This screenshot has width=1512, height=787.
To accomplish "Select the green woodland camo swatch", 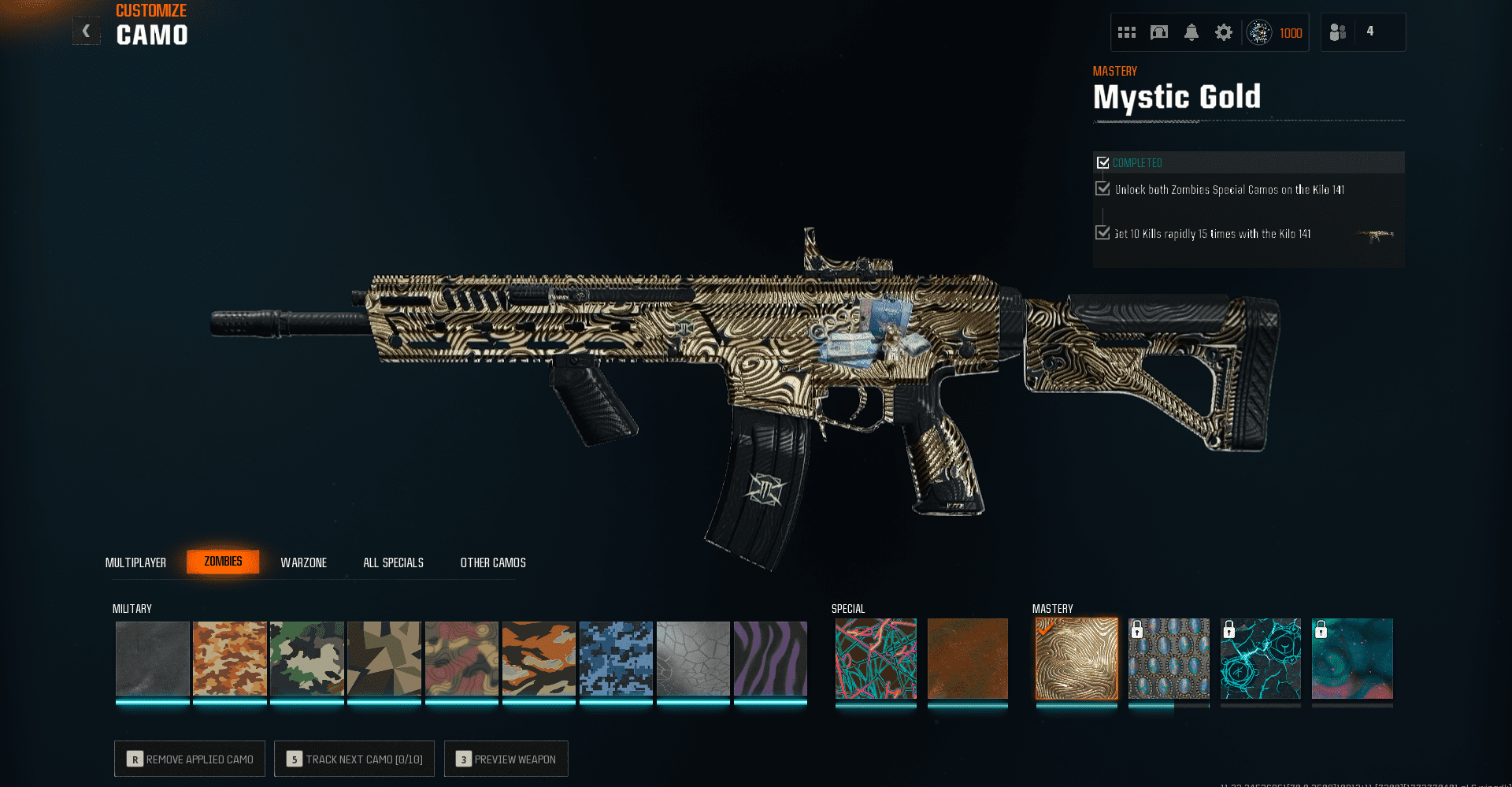I will click(x=307, y=659).
